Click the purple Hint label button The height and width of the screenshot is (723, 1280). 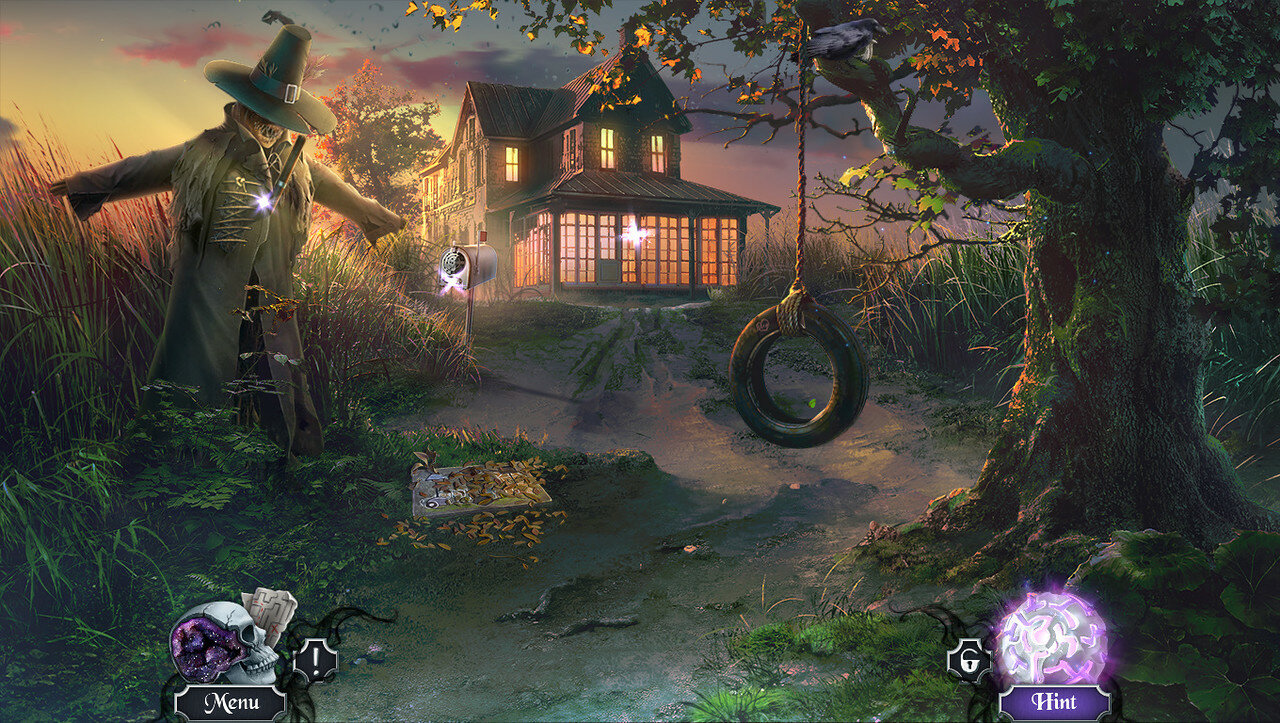click(x=1055, y=702)
